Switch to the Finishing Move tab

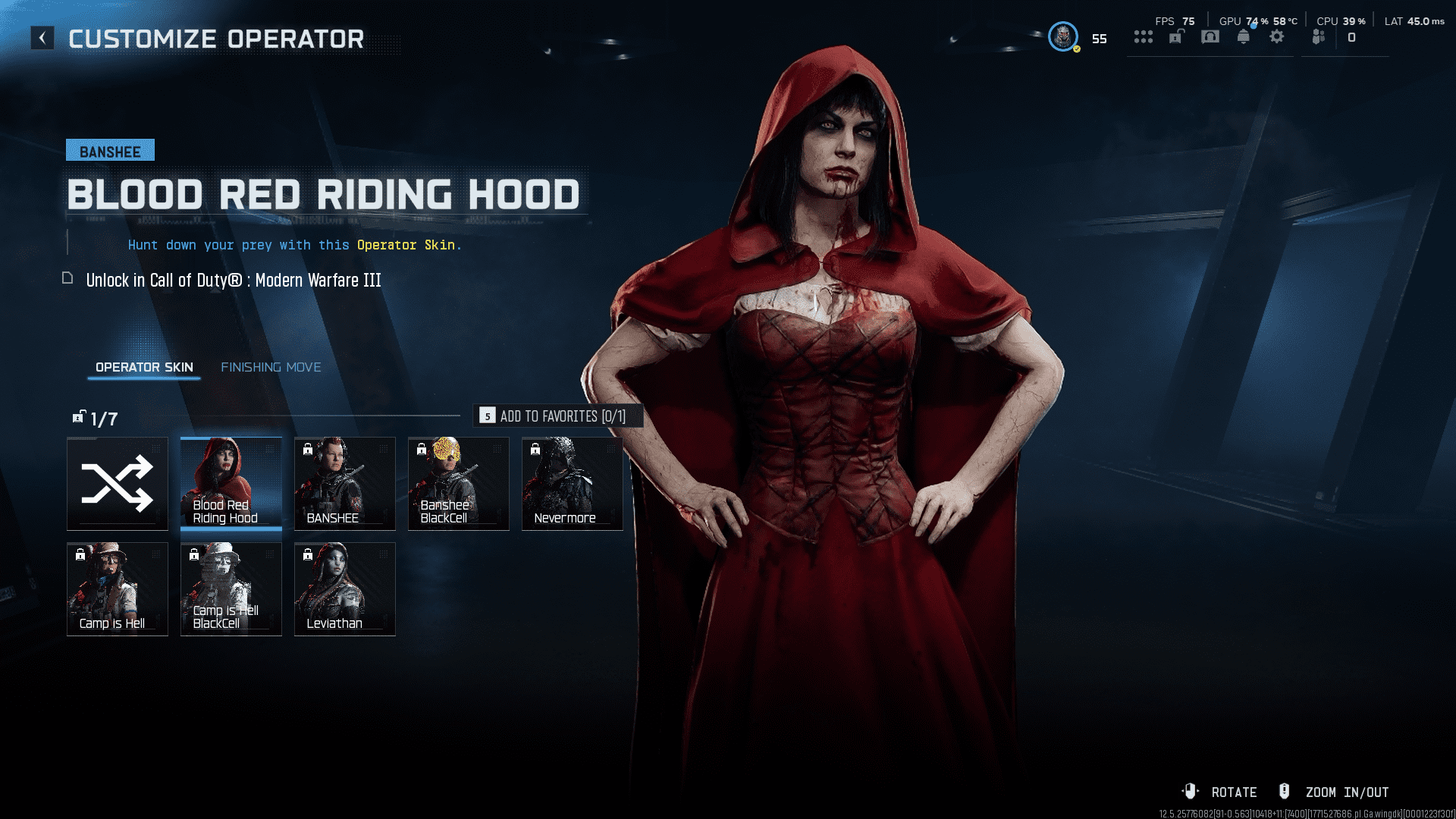pos(271,367)
